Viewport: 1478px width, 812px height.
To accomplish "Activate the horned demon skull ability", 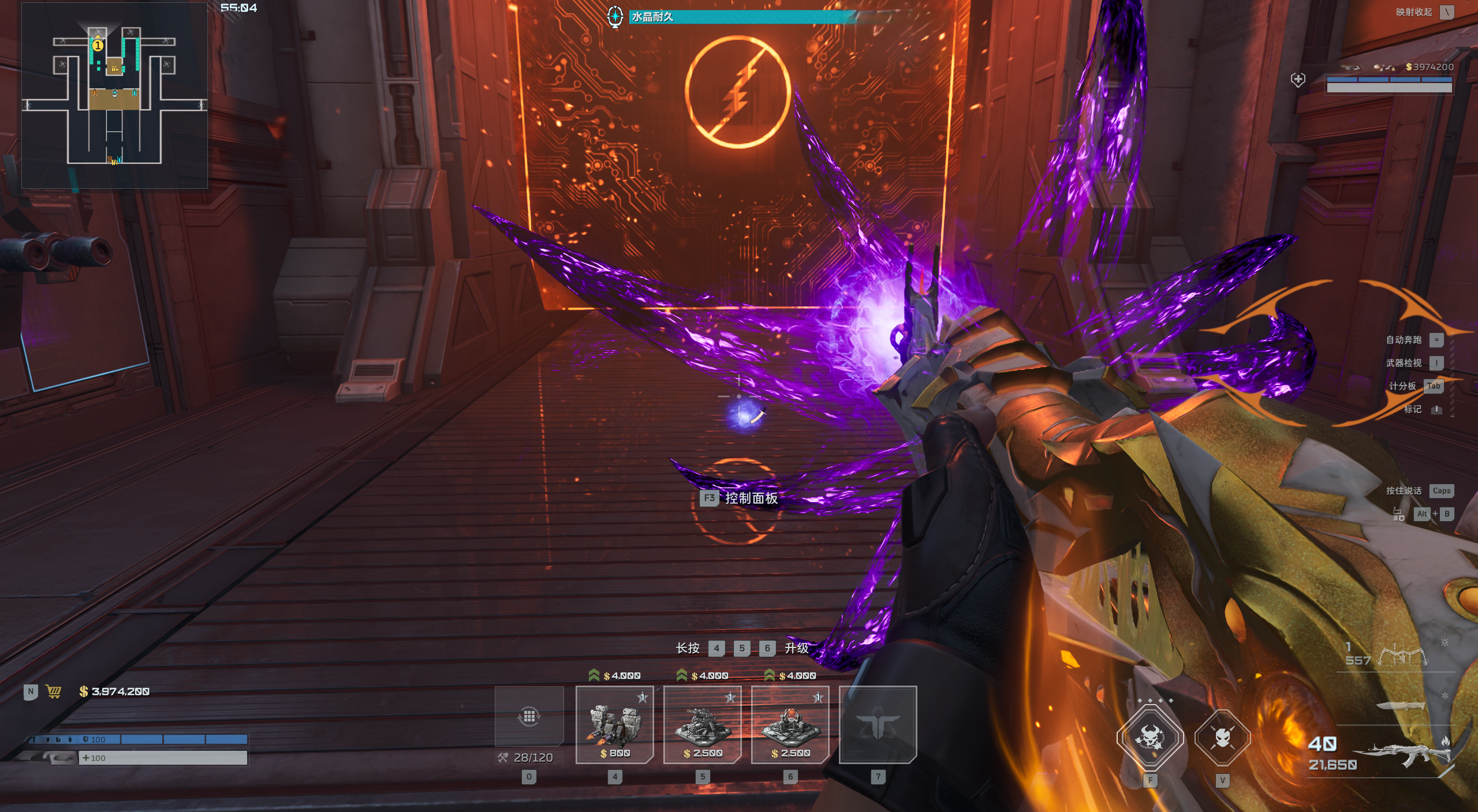I will point(1150,738).
